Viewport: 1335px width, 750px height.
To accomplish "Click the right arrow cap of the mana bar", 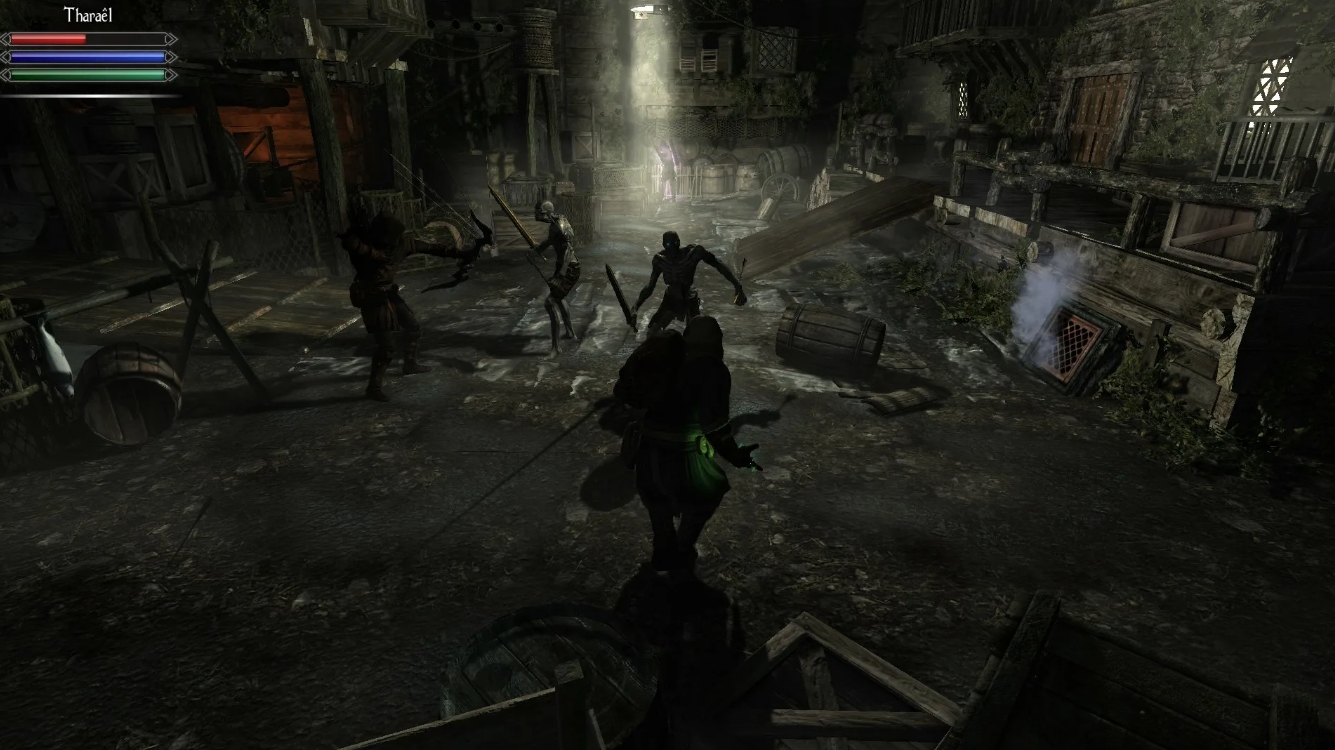I will 171,56.
